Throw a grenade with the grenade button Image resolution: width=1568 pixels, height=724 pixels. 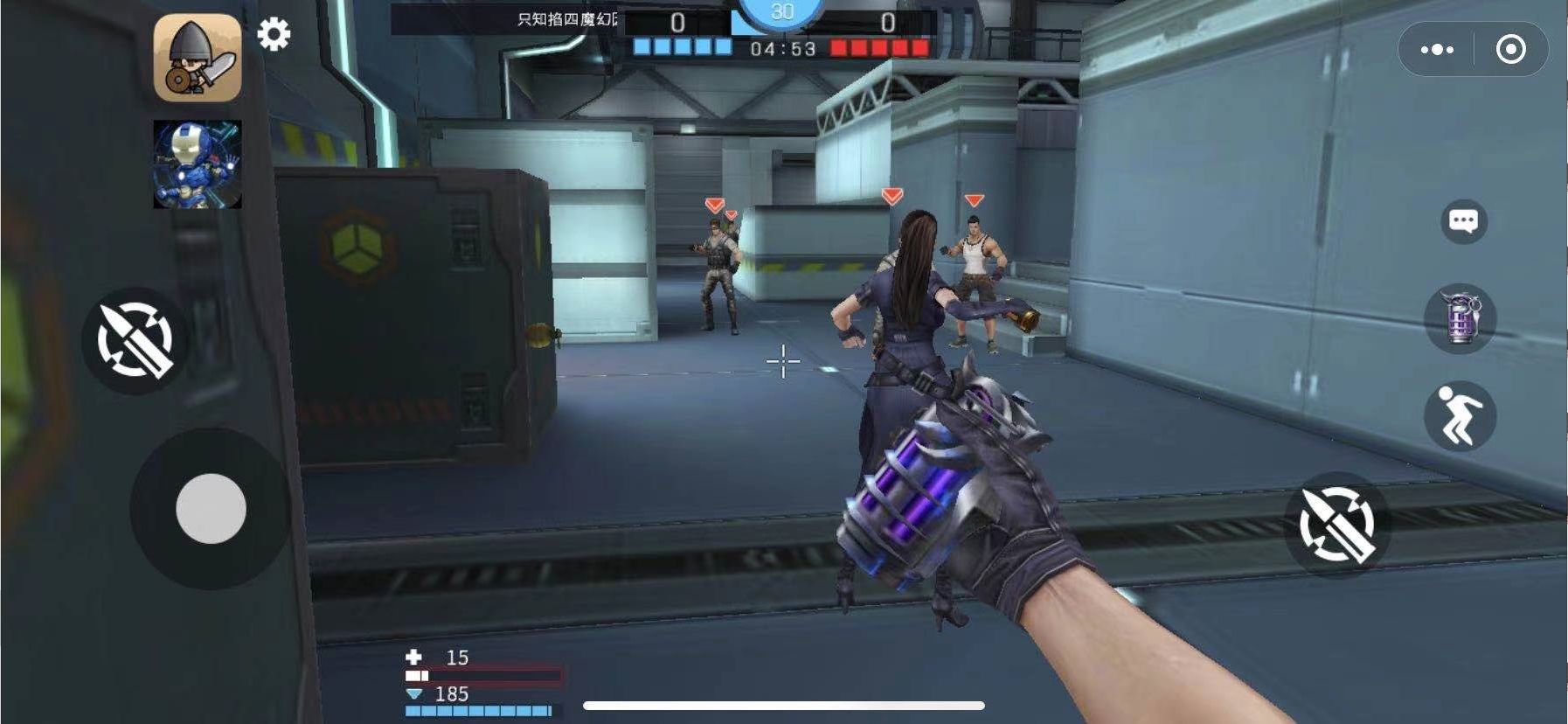pos(1460,318)
